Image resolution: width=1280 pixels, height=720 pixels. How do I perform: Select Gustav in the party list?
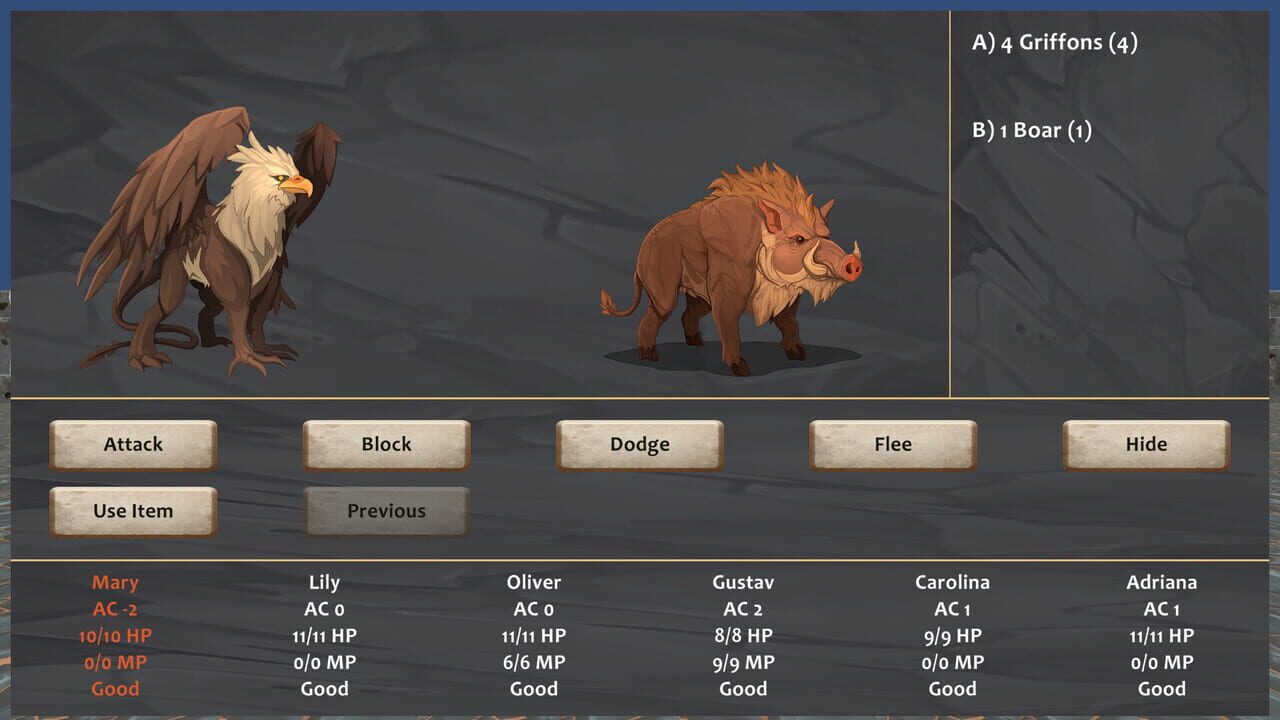[743, 581]
